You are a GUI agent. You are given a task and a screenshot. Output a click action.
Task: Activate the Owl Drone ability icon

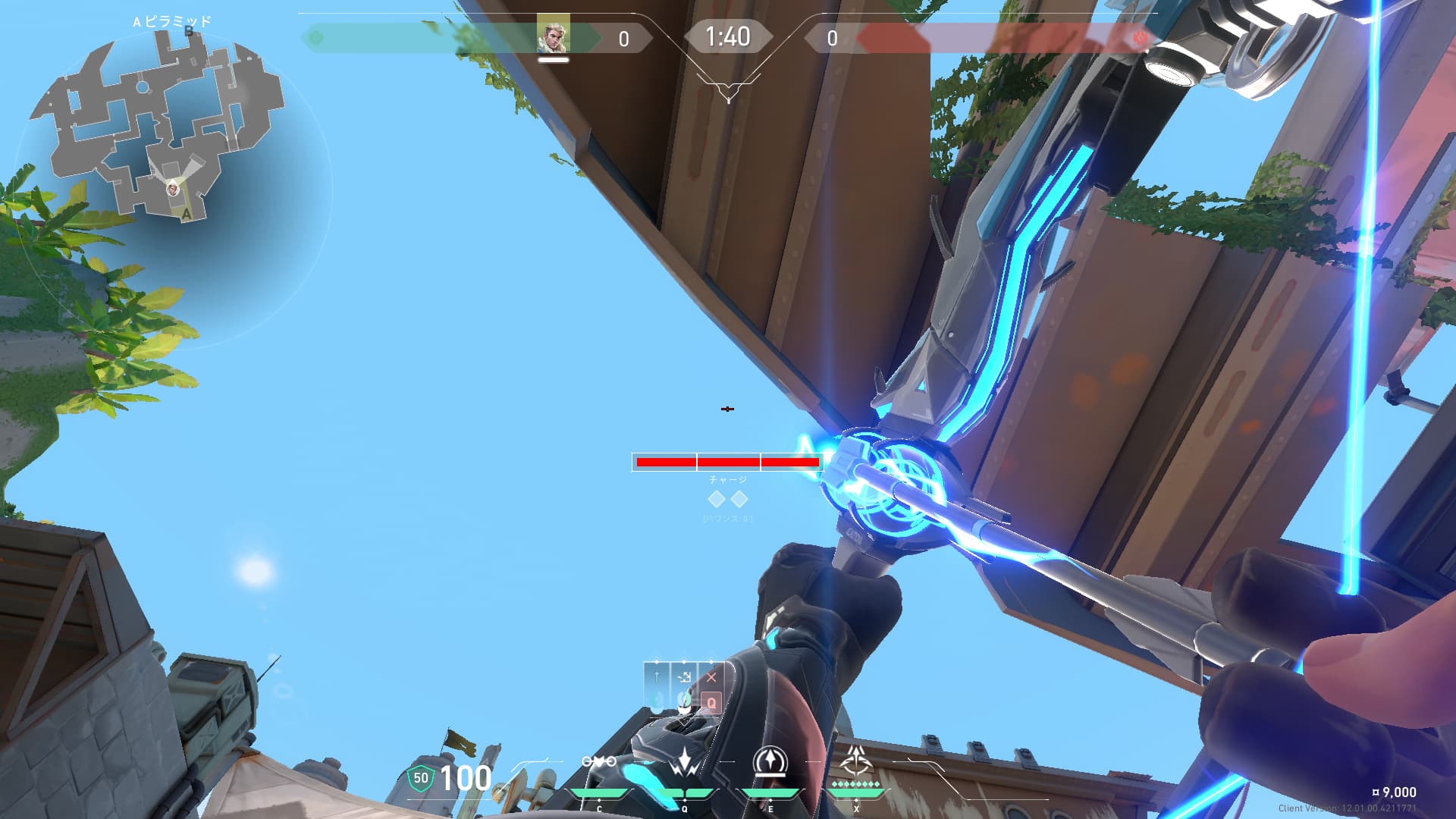pyautogui.click(x=598, y=761)
